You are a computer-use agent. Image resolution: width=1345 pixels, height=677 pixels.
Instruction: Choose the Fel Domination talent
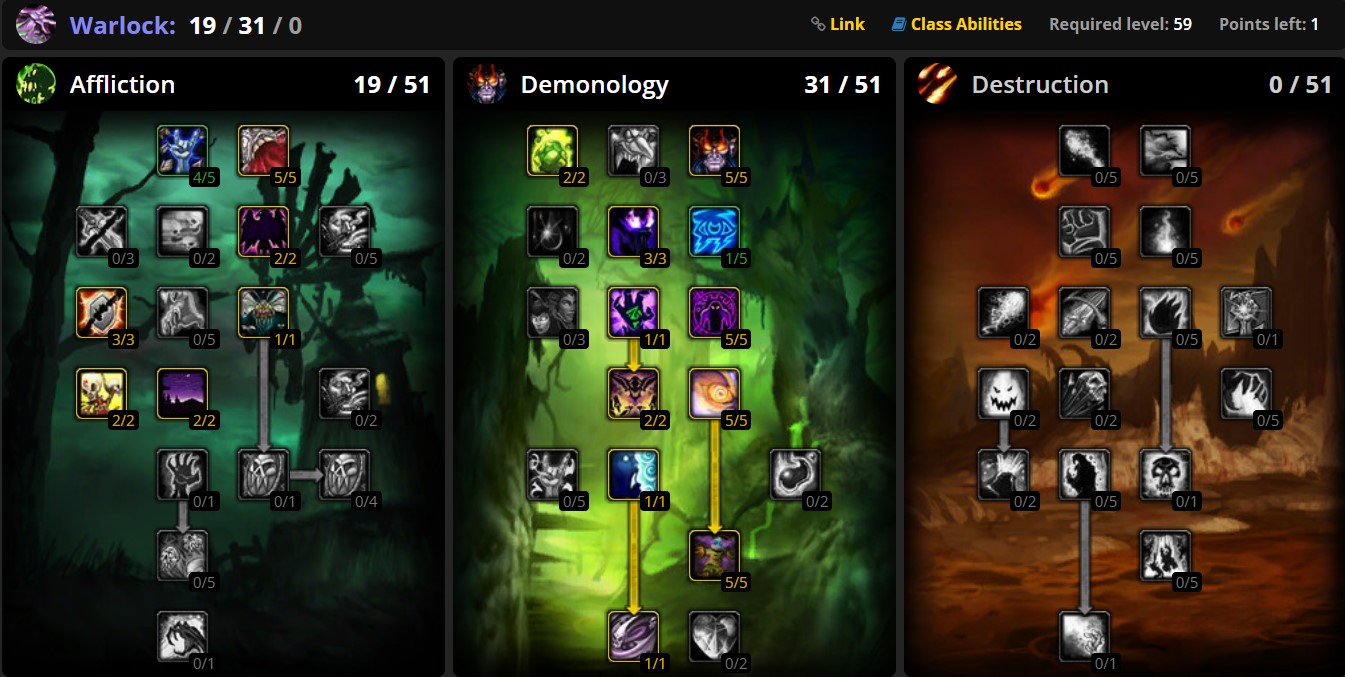click(633, 312)
